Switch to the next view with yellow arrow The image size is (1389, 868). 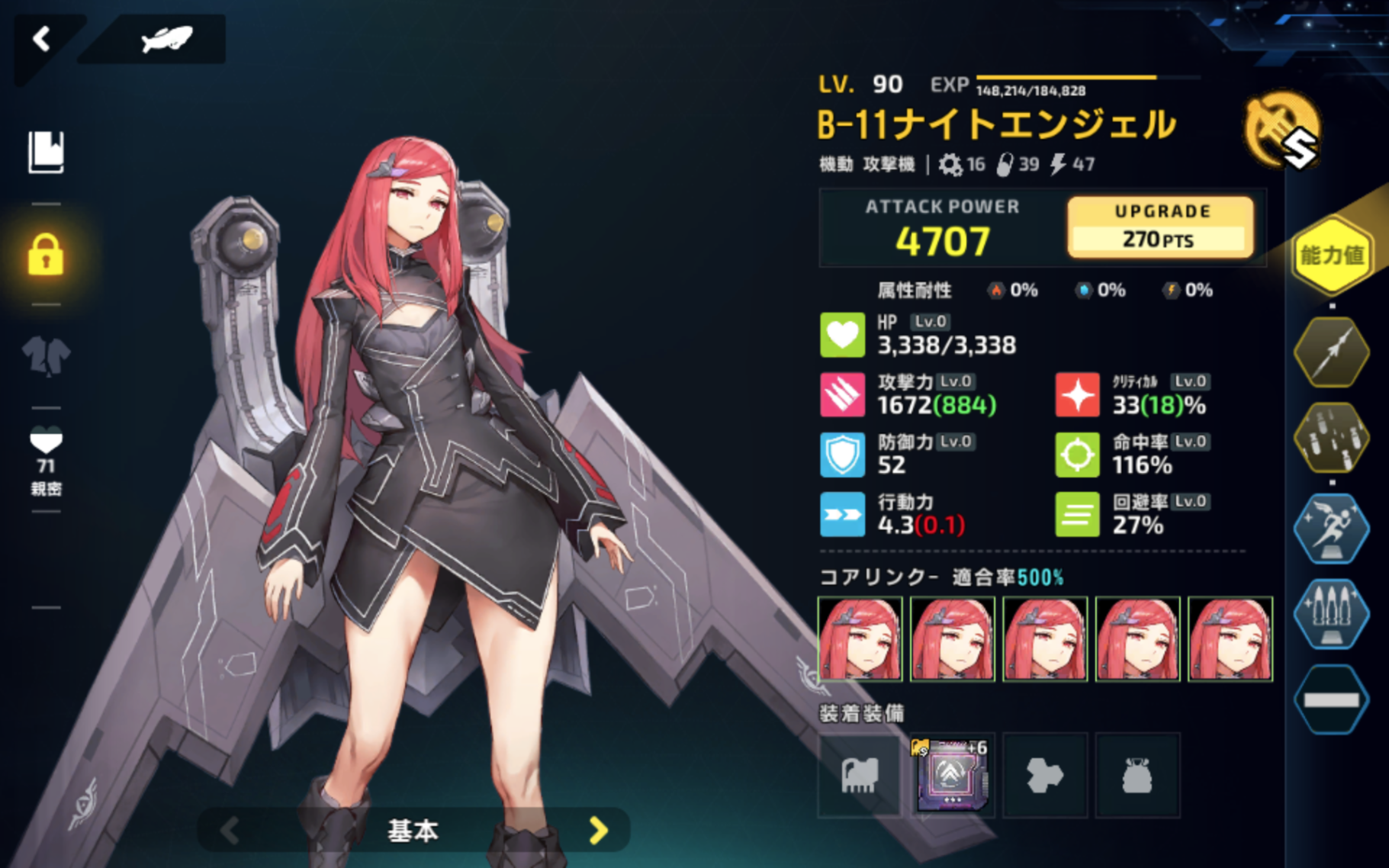pyautogui.click(x=599, y=830)
